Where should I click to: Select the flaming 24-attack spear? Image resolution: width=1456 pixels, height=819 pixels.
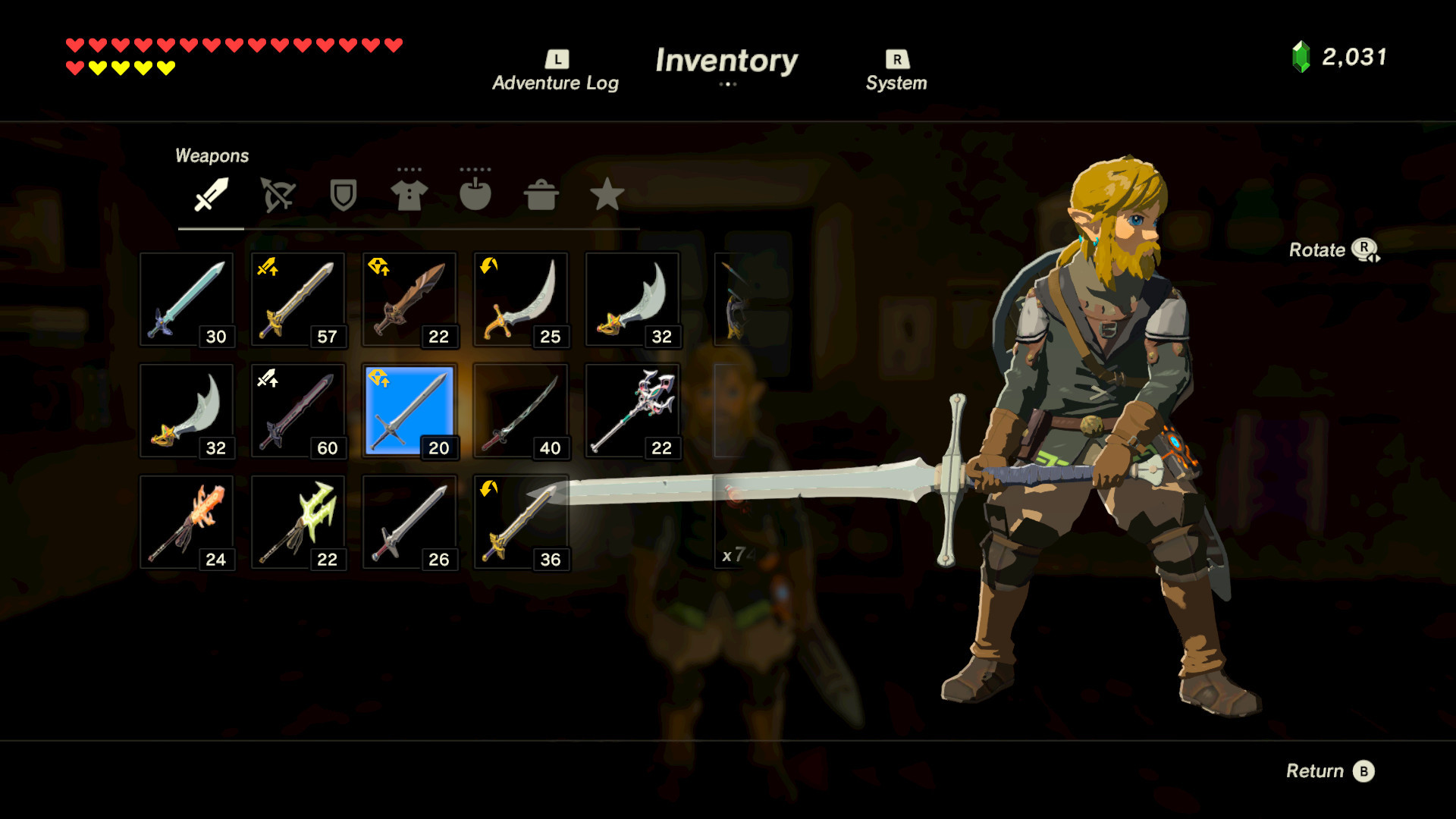coord(186,522)
